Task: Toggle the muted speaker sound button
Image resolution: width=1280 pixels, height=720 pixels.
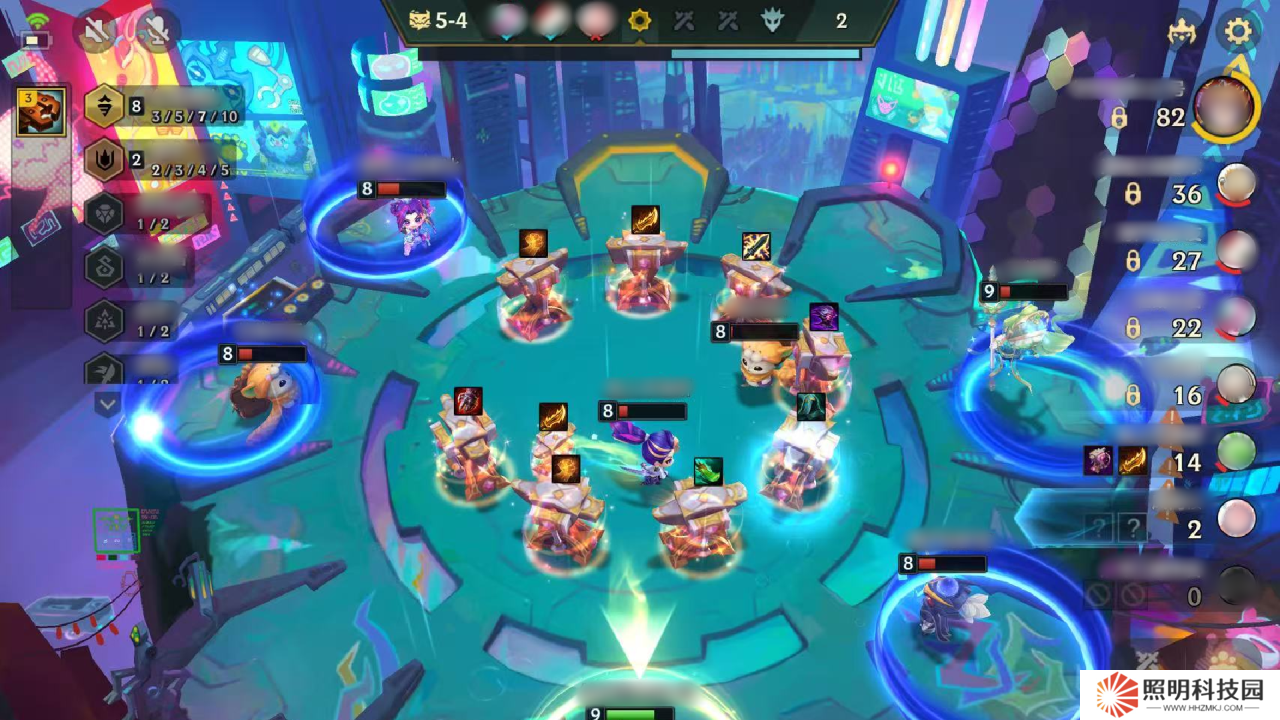Action: (95, 32)
